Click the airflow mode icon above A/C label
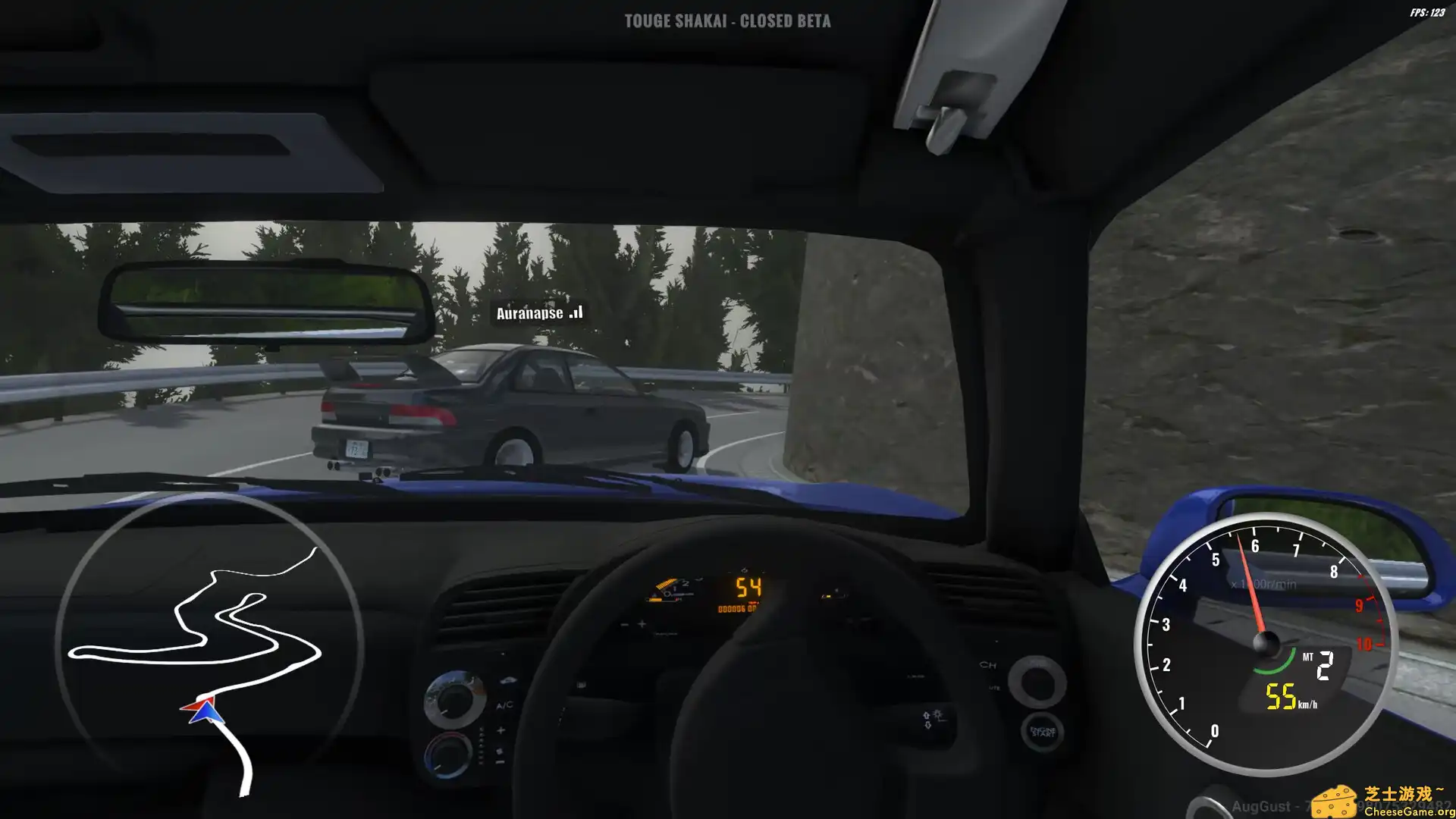The height and width of the screenshot is (819, 1456). (507, 679)
